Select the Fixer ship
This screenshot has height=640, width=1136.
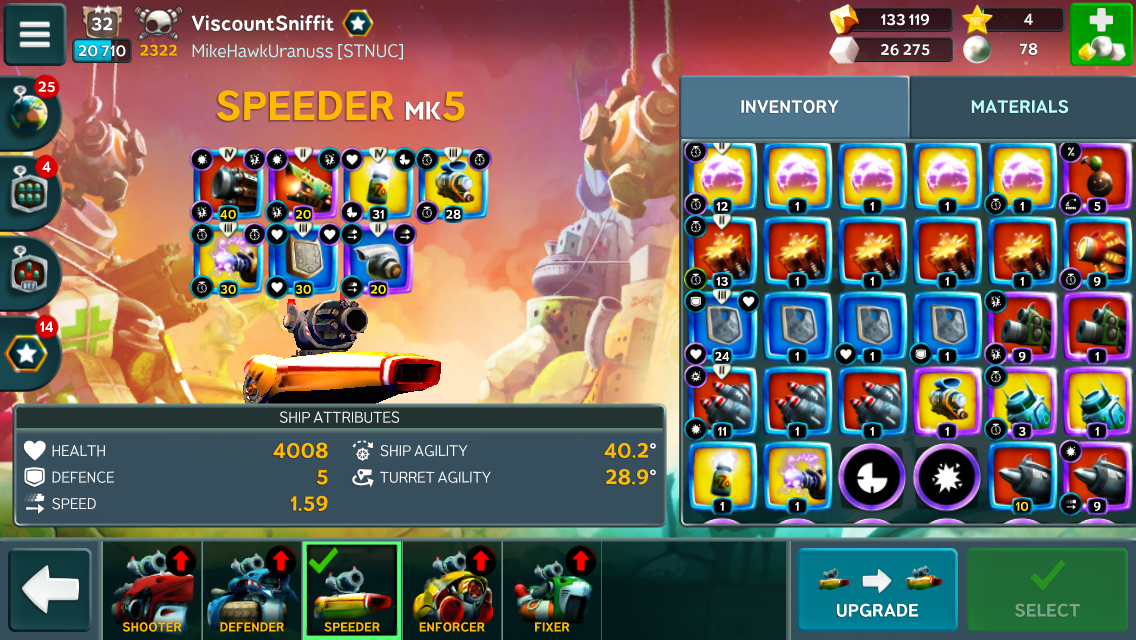point(552,591)
